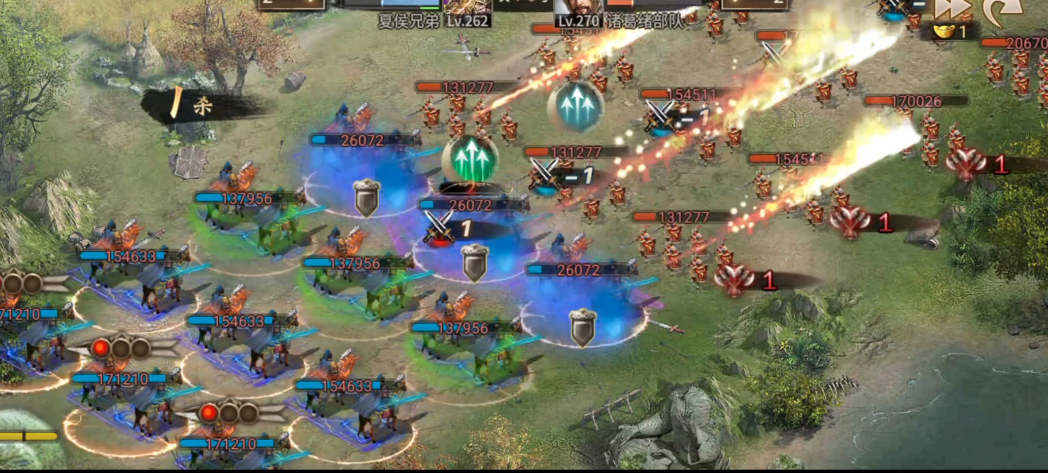Tap the Lv.270 enemy general portrait
Viewport: 1048px width, 473px height.
(x=577, y=6)
